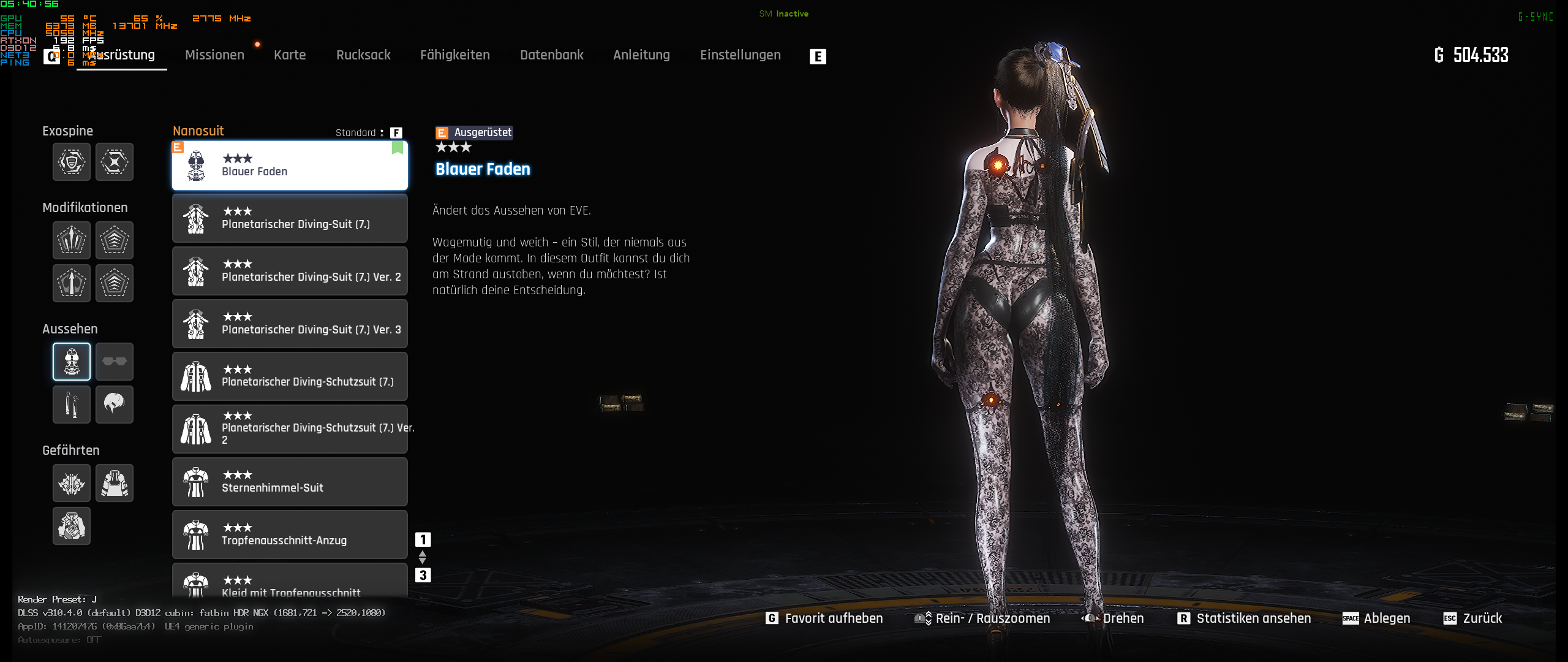
Task: Show the Fähigkeiten tab
Action: [455, 55]
